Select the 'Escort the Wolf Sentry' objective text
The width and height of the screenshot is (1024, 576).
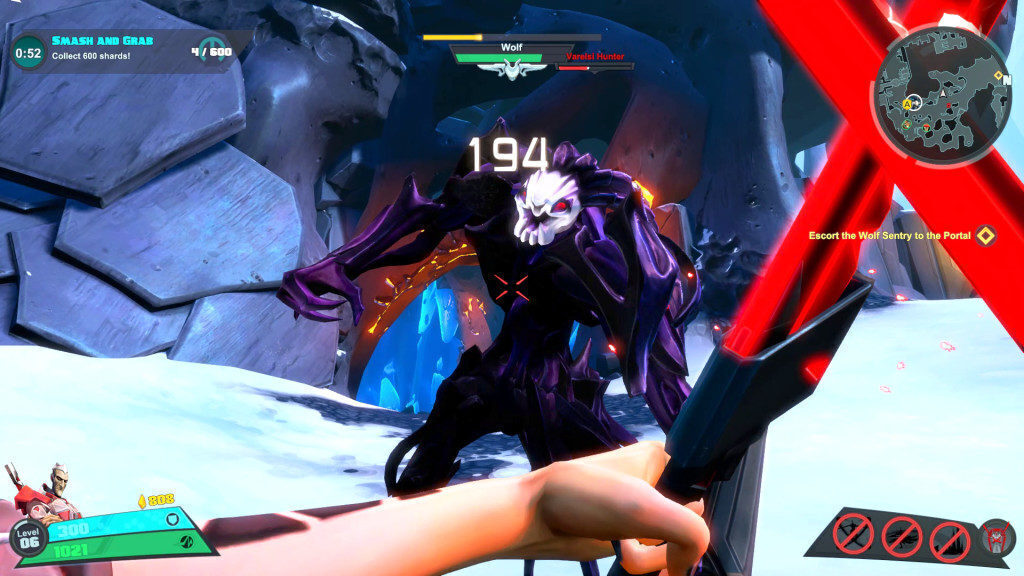coord(890,235)
